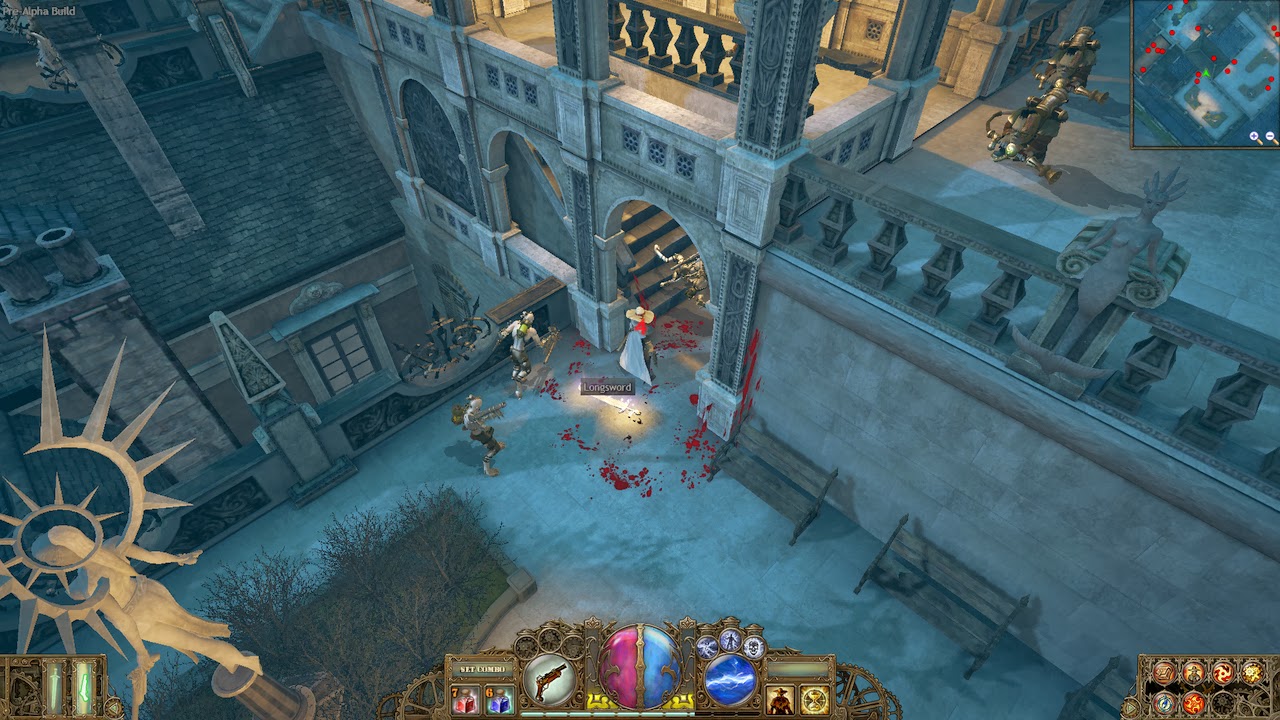Click the companion portrait icon
This screenshot has height=720, width=1280.
pyautogui.click(x=779, y=699)
